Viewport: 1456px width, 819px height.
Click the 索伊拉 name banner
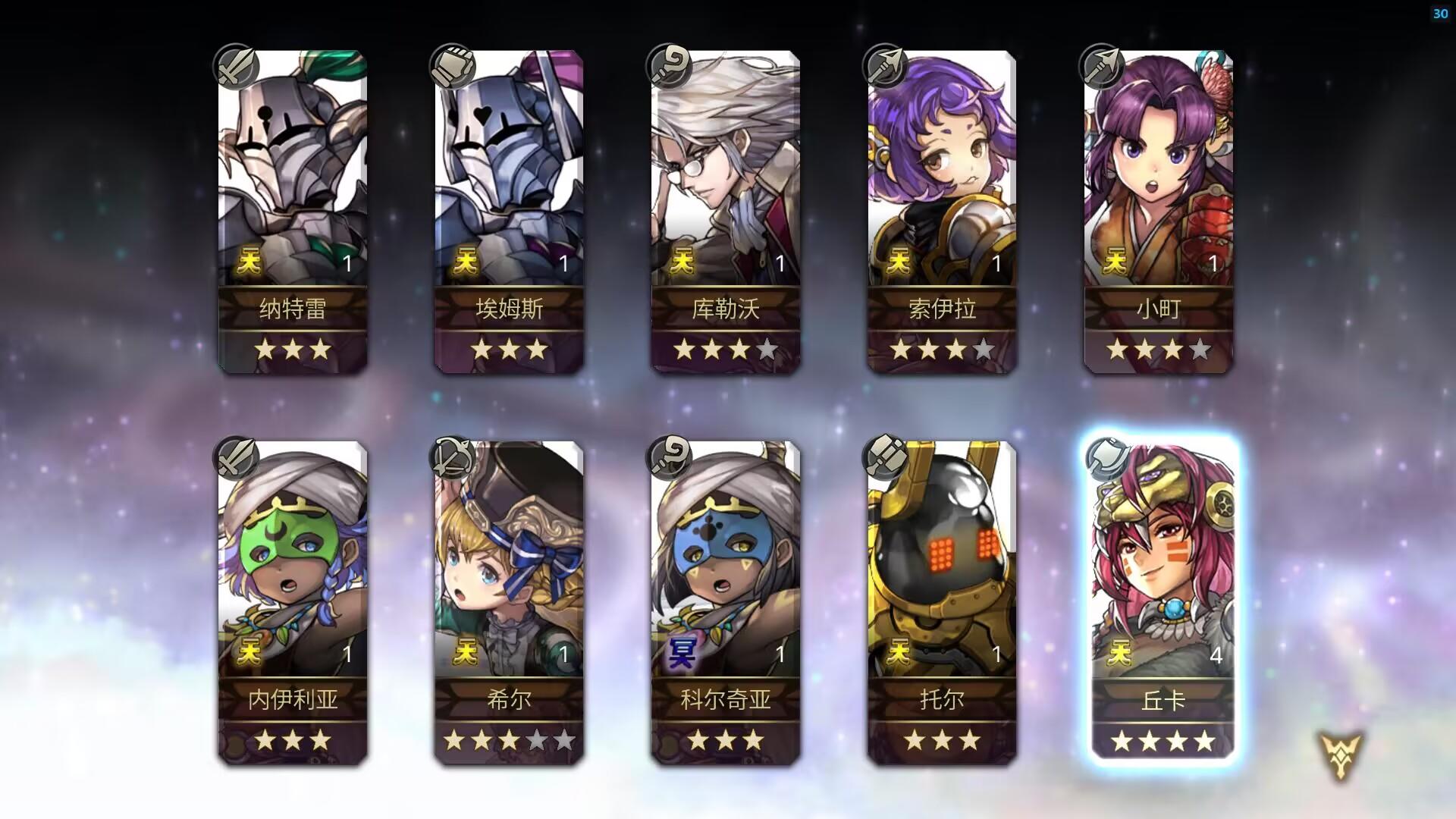coord(942,309)
